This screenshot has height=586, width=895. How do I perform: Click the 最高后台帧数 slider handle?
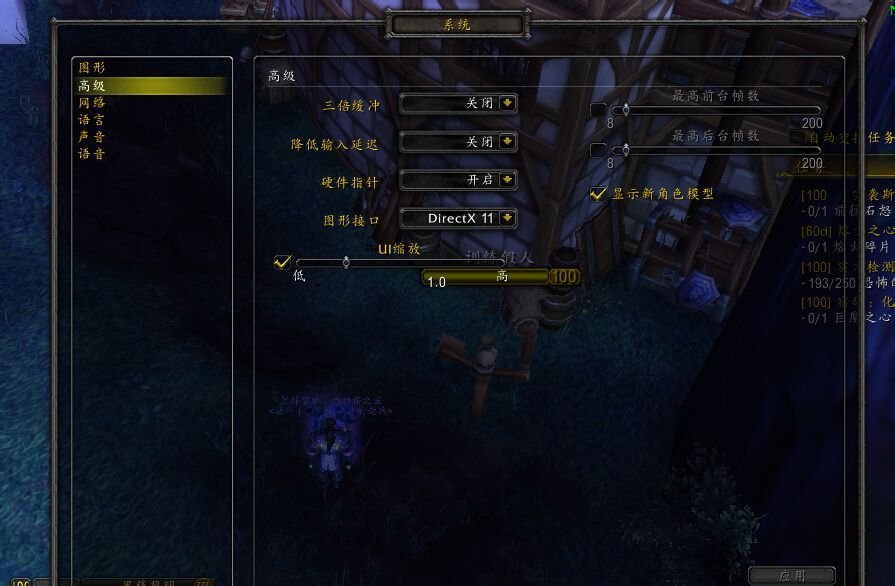point(626,150)
